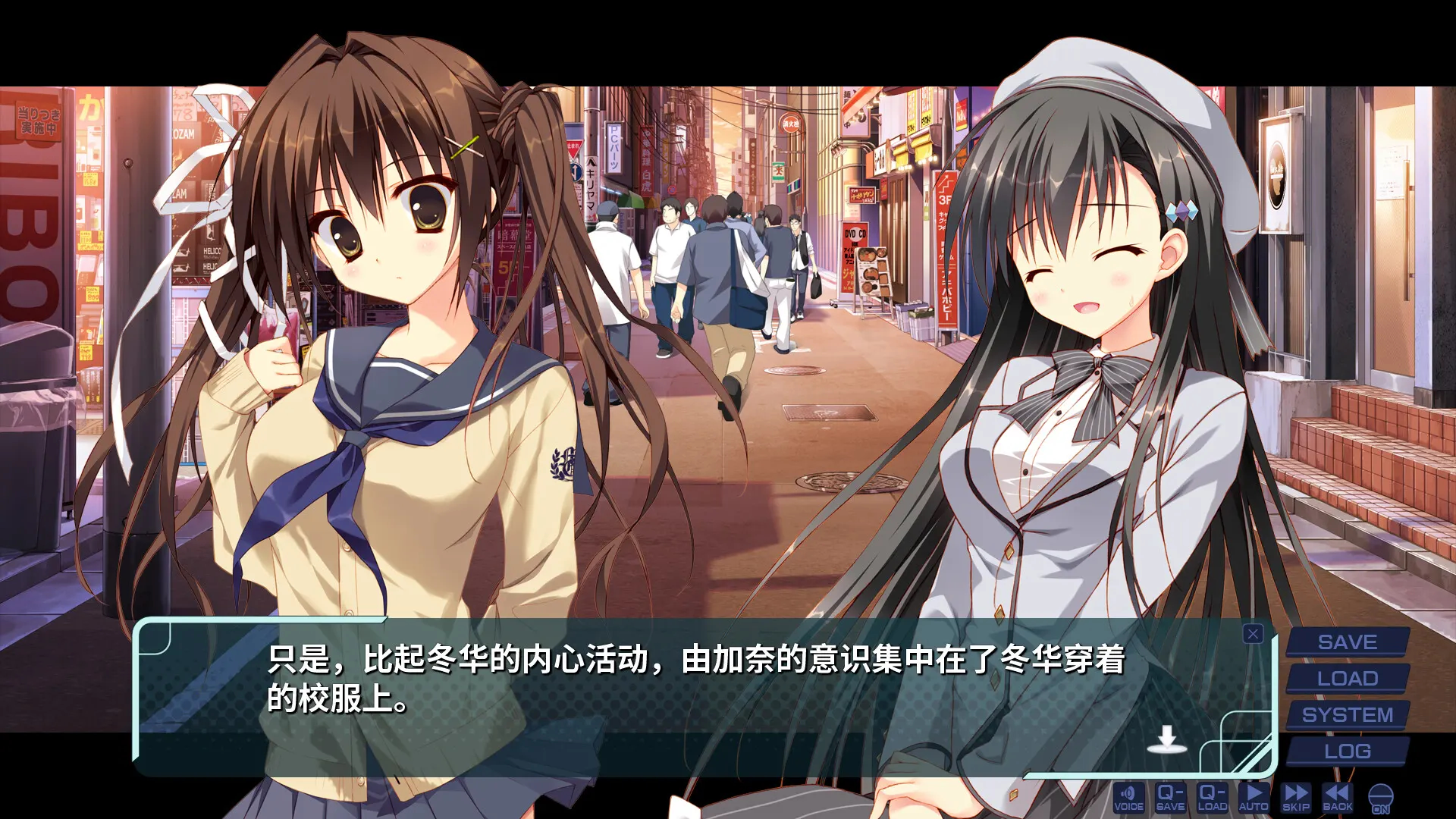Image resolution: width=1456 pixels, height=819 pixels.
Task: Advance dialogue with the down-arrow indicator
Action: click(1166, 739)
